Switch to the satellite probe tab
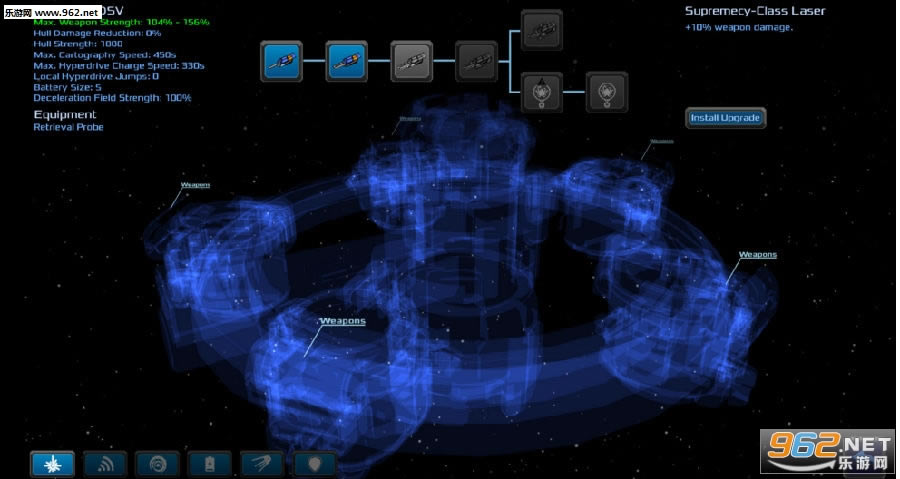This screenshot has height=479, width=900. pyautogui.click(x=262, y=463)
